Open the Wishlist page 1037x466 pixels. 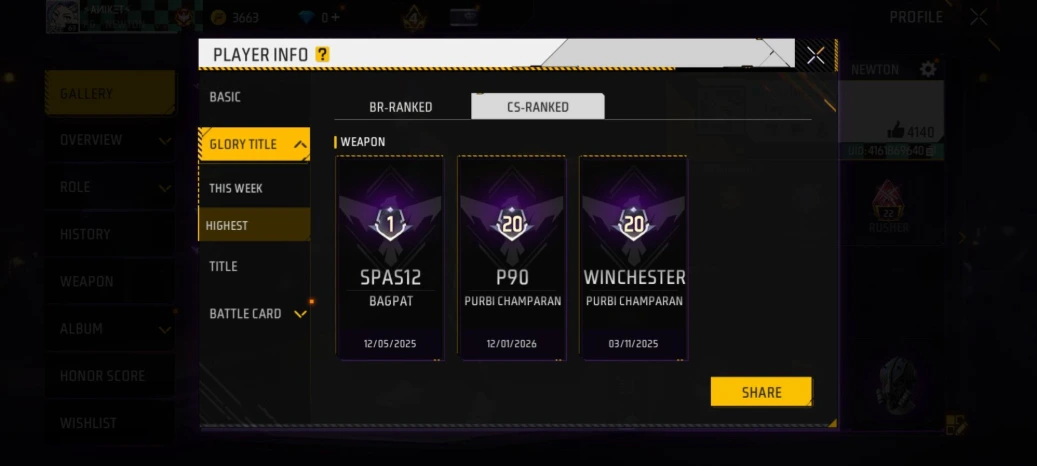click(88, 423)
